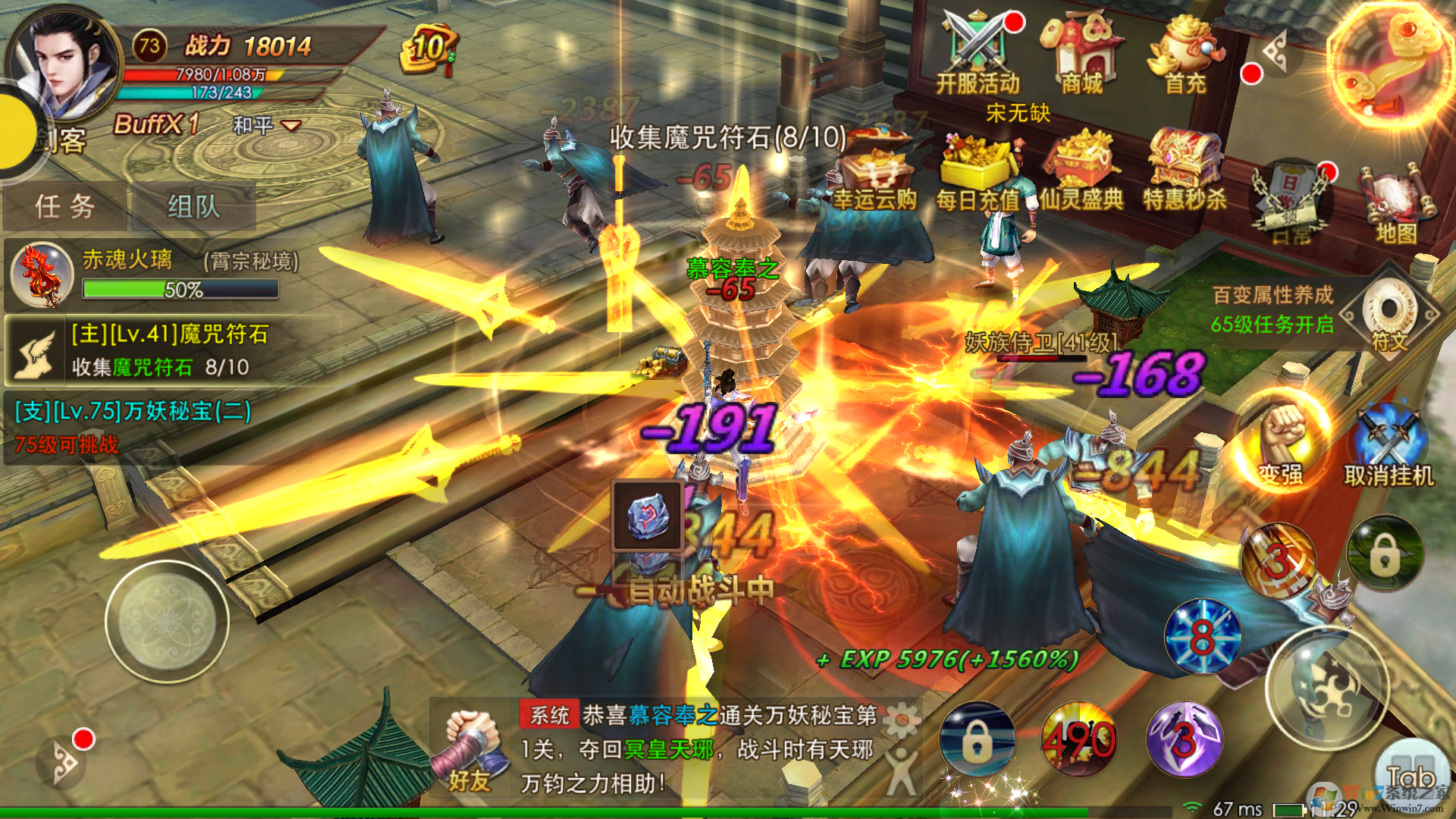
Task: Open the 好友 friends list
Action: coord(470,751)
